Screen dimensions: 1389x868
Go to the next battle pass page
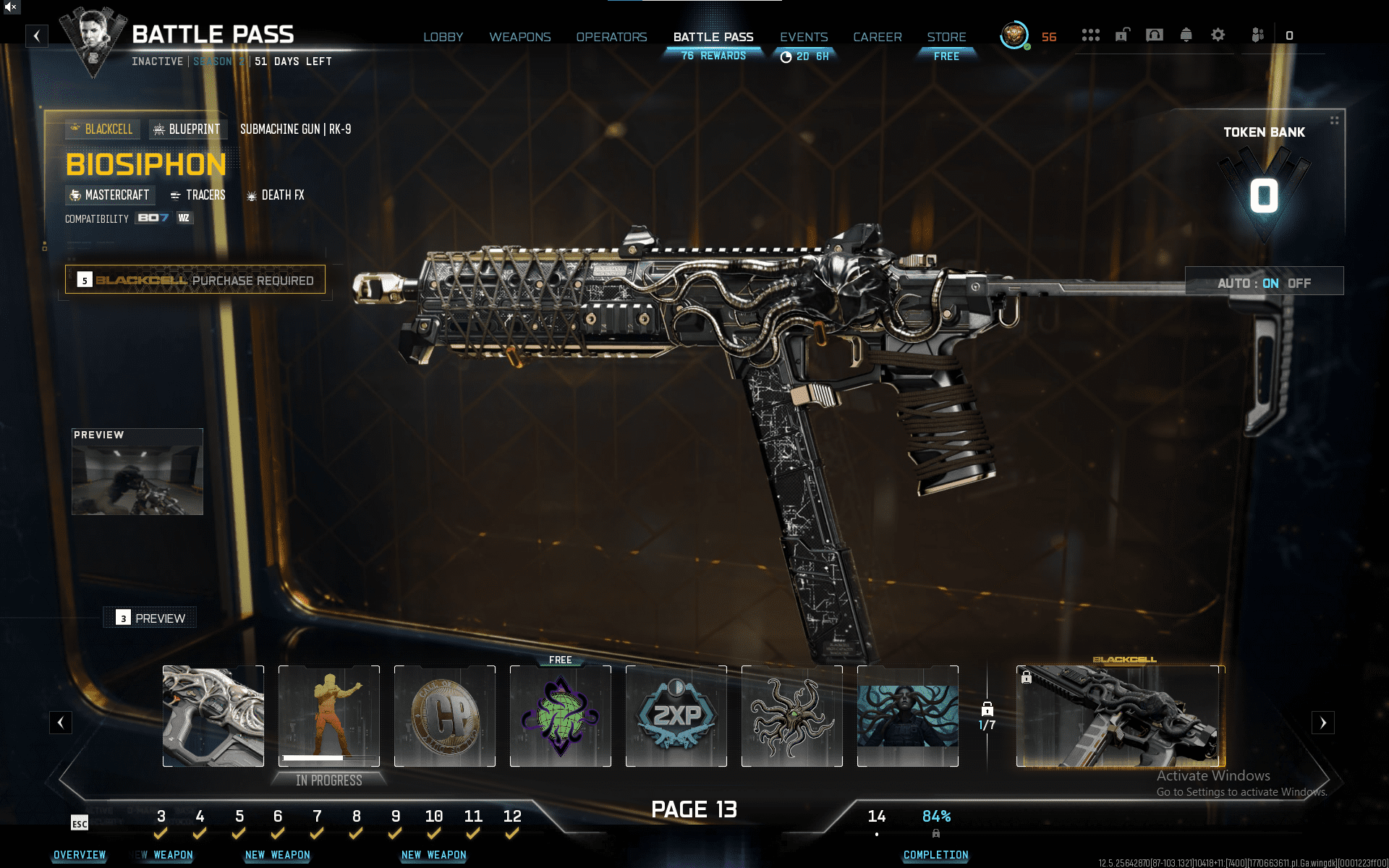pyautogui.click(x=1322, y=722)
